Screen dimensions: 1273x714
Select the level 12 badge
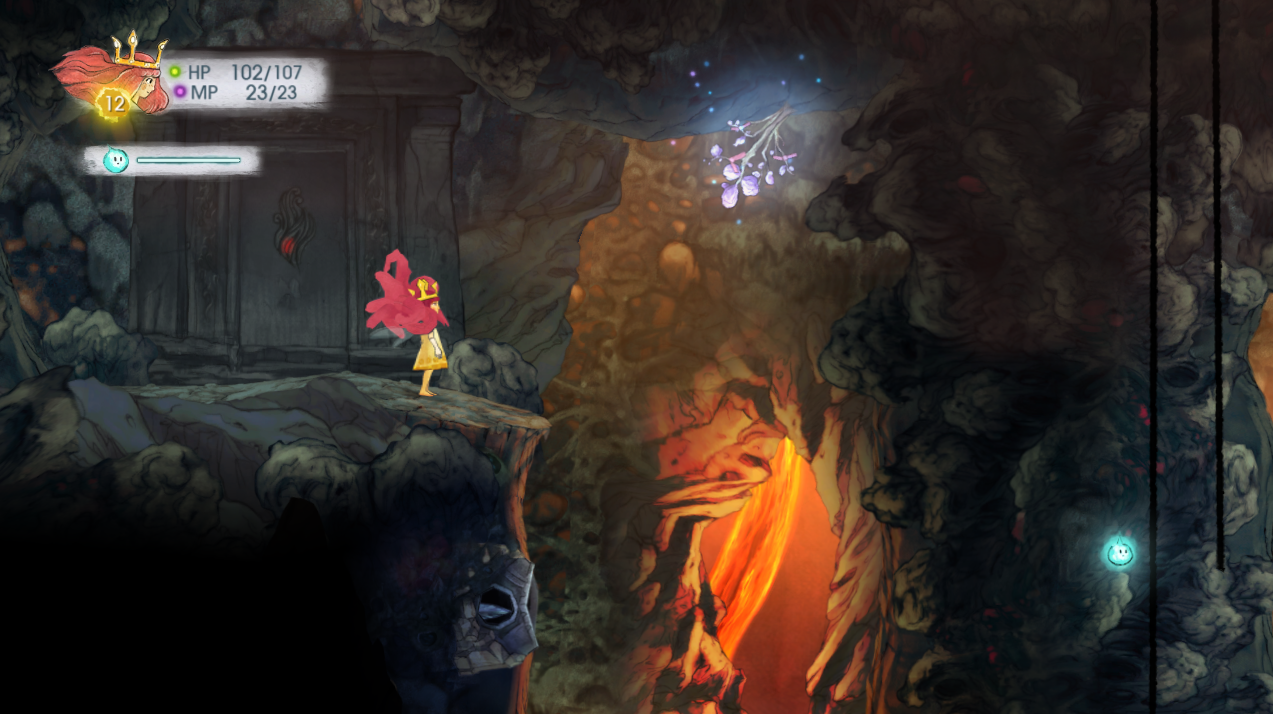[x=113, y=103]
